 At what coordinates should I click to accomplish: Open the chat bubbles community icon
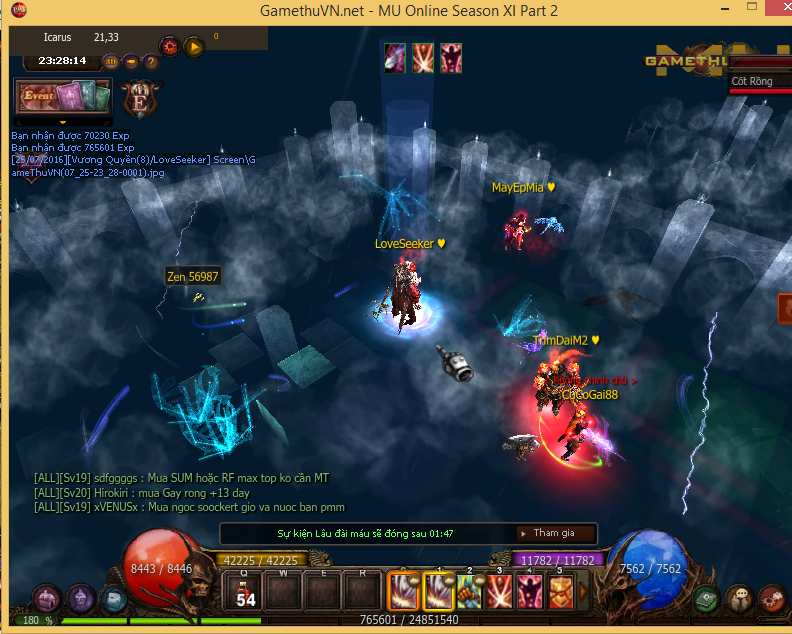739,599
